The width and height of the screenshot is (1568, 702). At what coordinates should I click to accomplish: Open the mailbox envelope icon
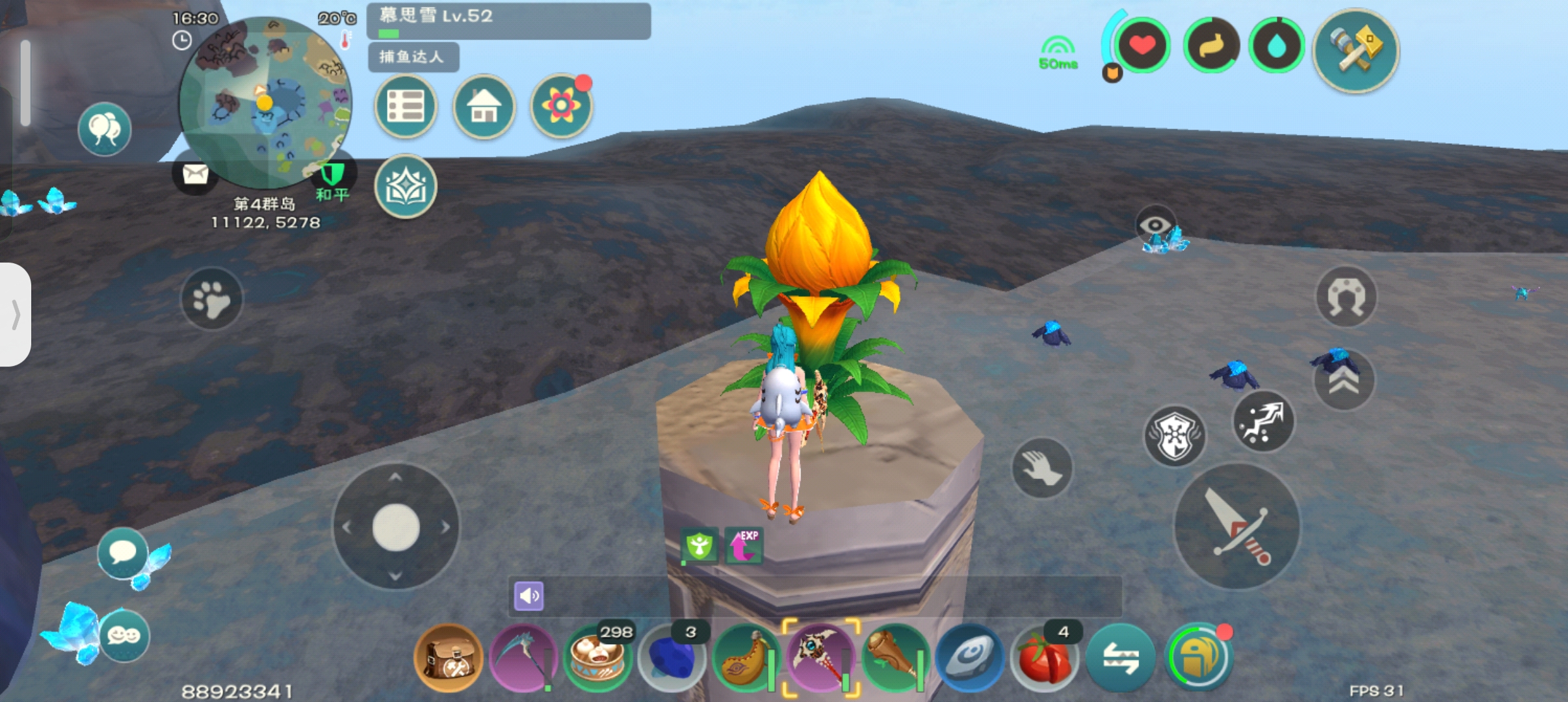tap(195, 174)
